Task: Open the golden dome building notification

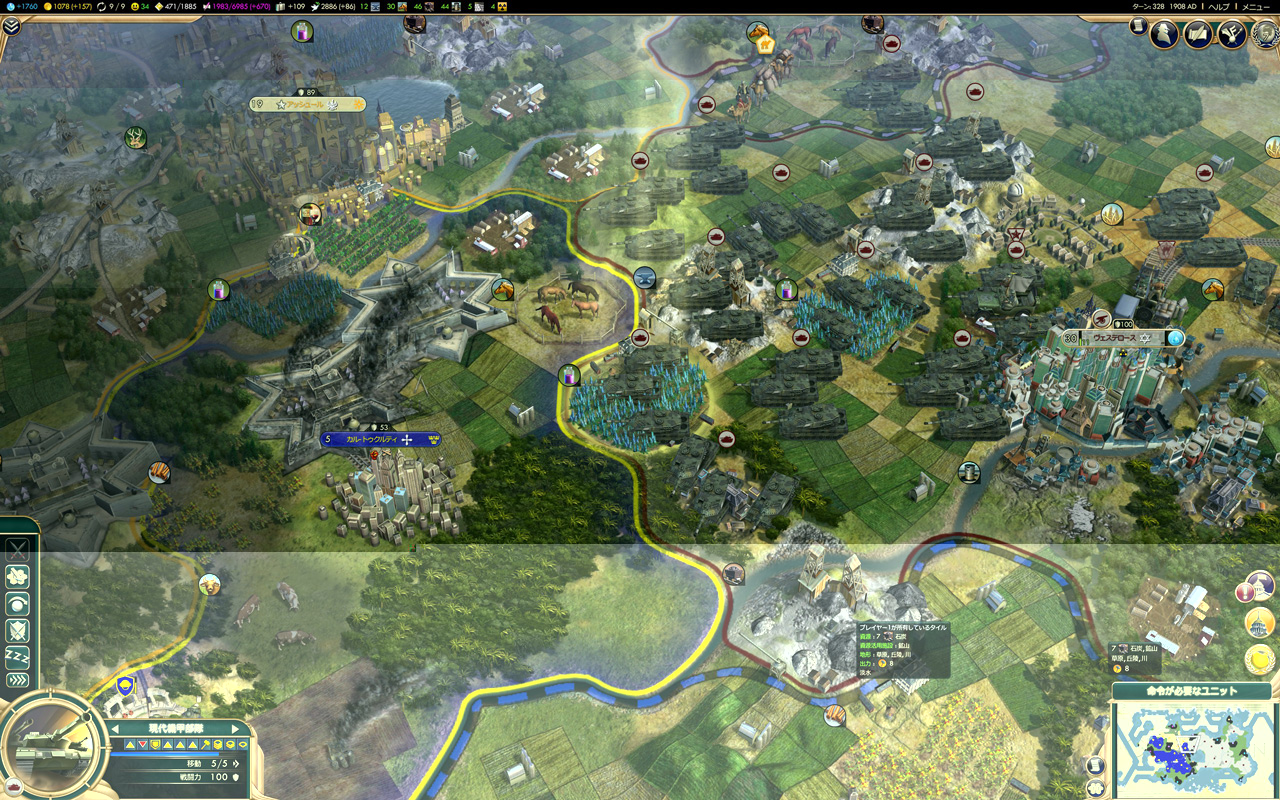Action: (1259, 624)
